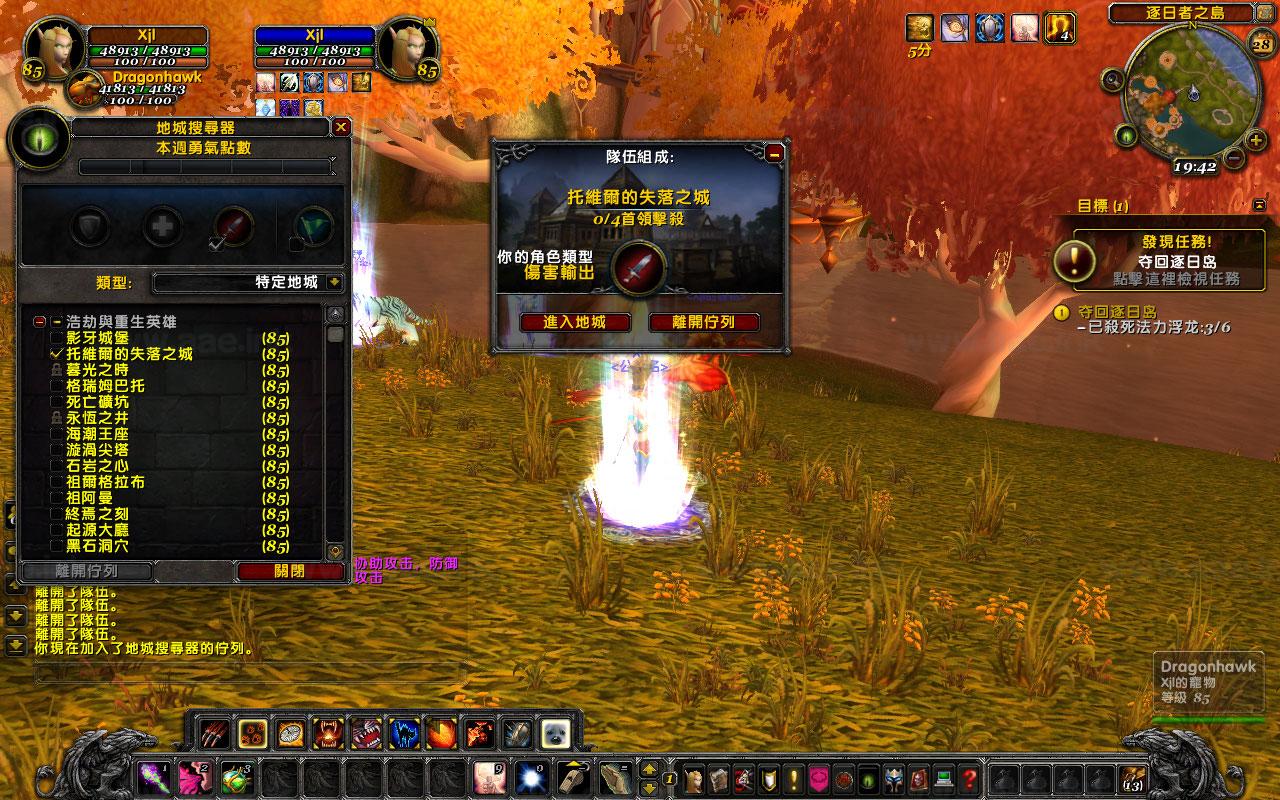
Task: Click 進入地城 to enter the dungeon
Action: (574, 322)
